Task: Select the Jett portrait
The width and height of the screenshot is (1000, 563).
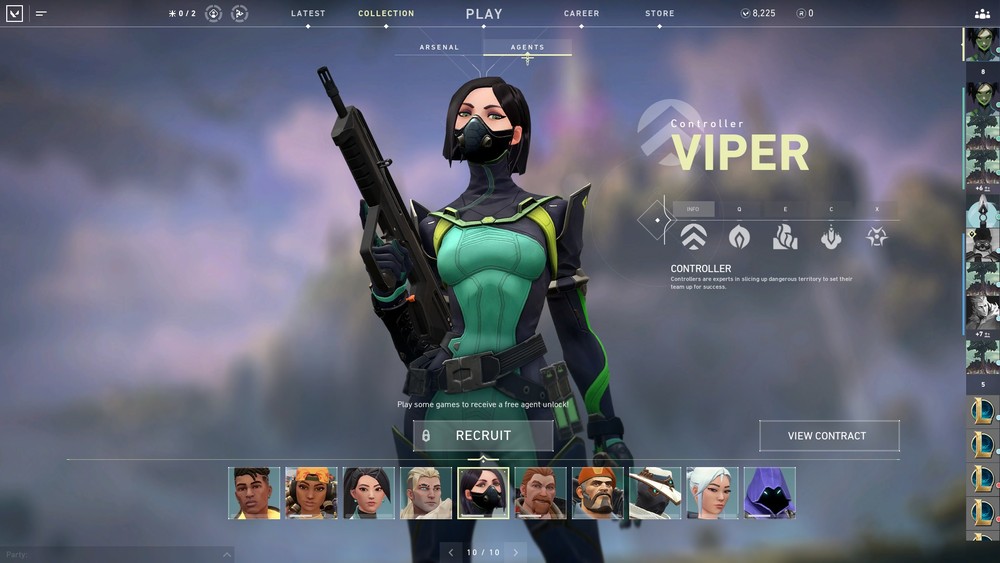Action: (712, 493)
